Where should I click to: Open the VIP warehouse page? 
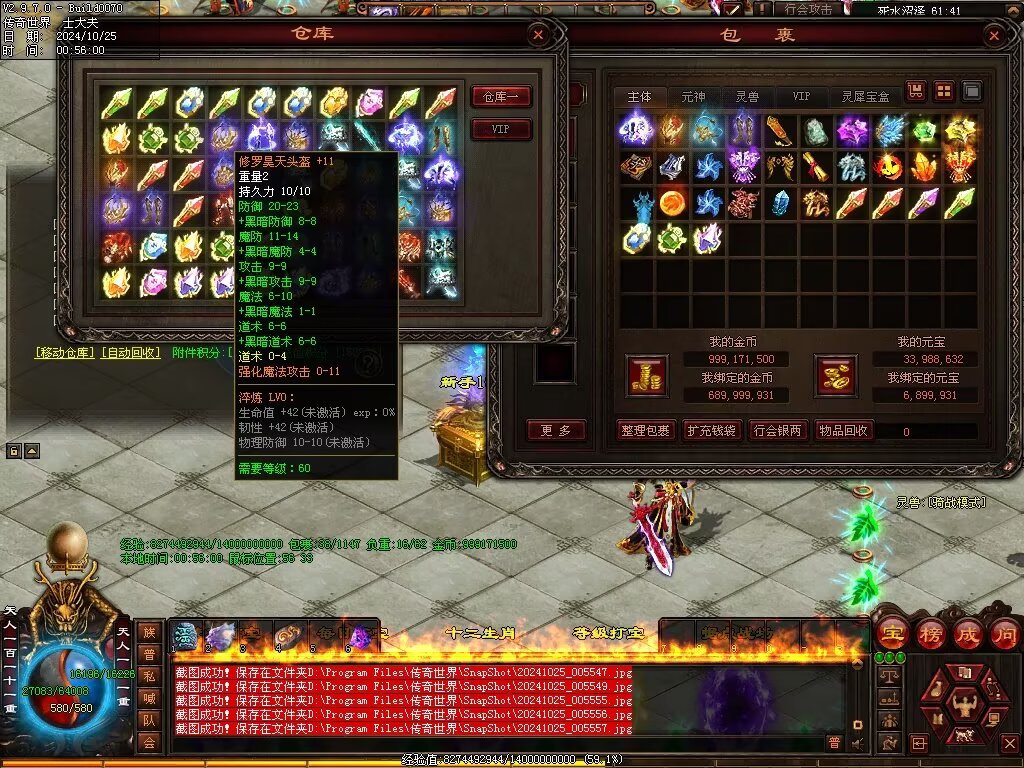[x=500, y=129]
